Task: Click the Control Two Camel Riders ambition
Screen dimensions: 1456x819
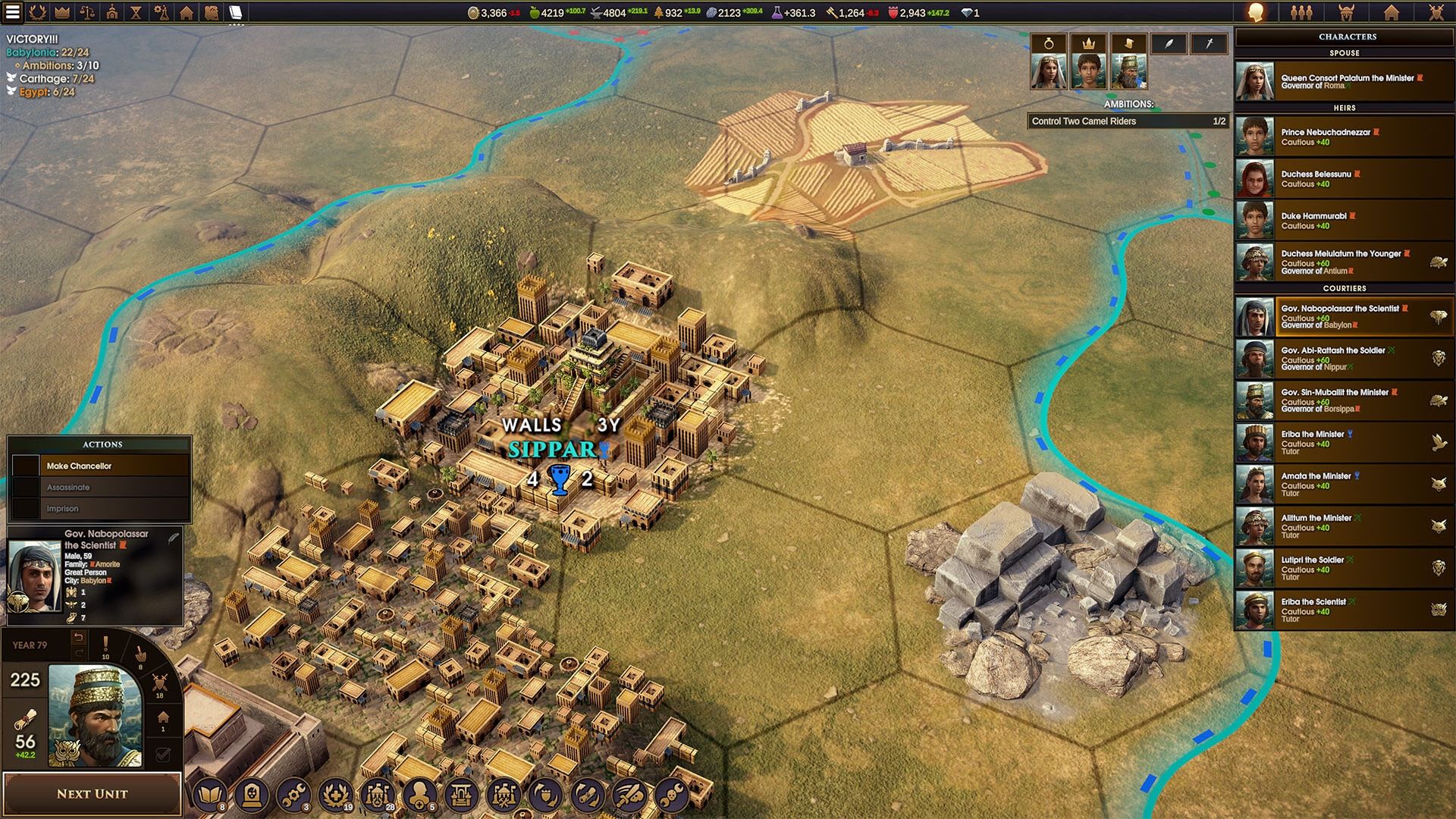Action: (x=1128, y=121)
